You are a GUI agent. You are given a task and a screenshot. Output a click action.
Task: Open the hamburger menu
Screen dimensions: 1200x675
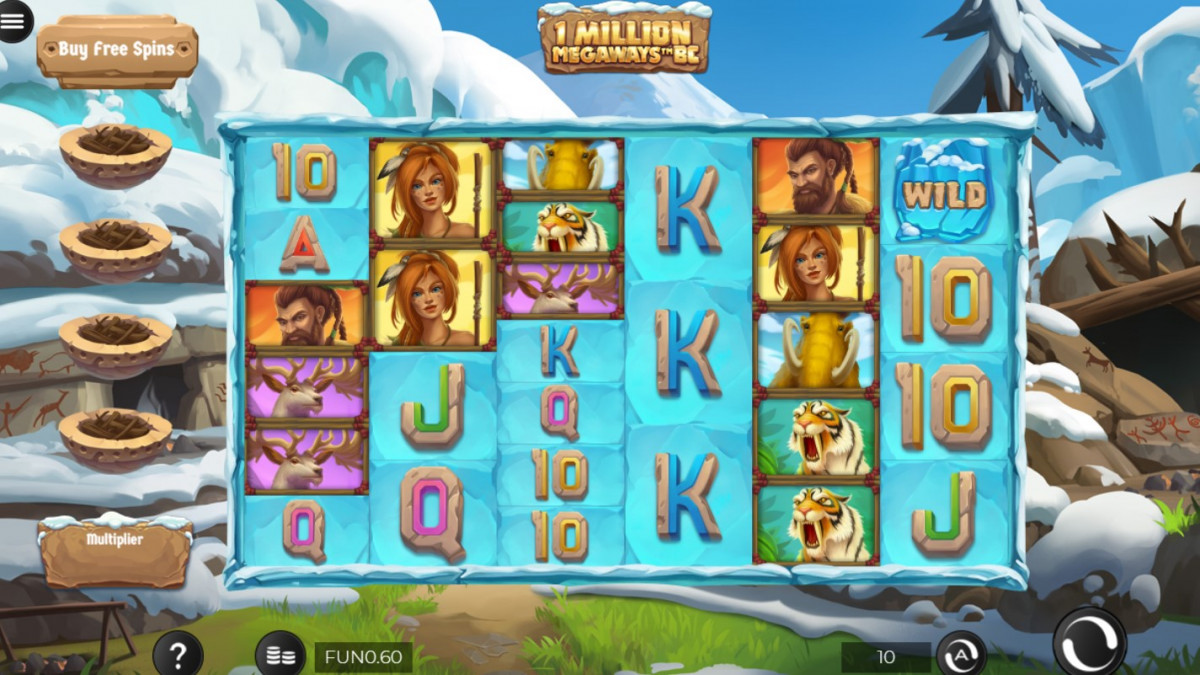click(15, 21)
